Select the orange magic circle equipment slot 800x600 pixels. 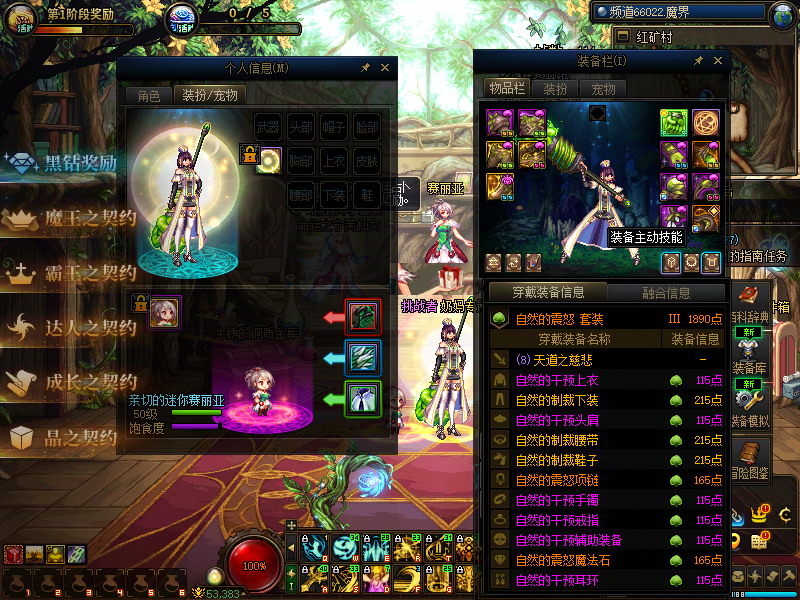706,122
